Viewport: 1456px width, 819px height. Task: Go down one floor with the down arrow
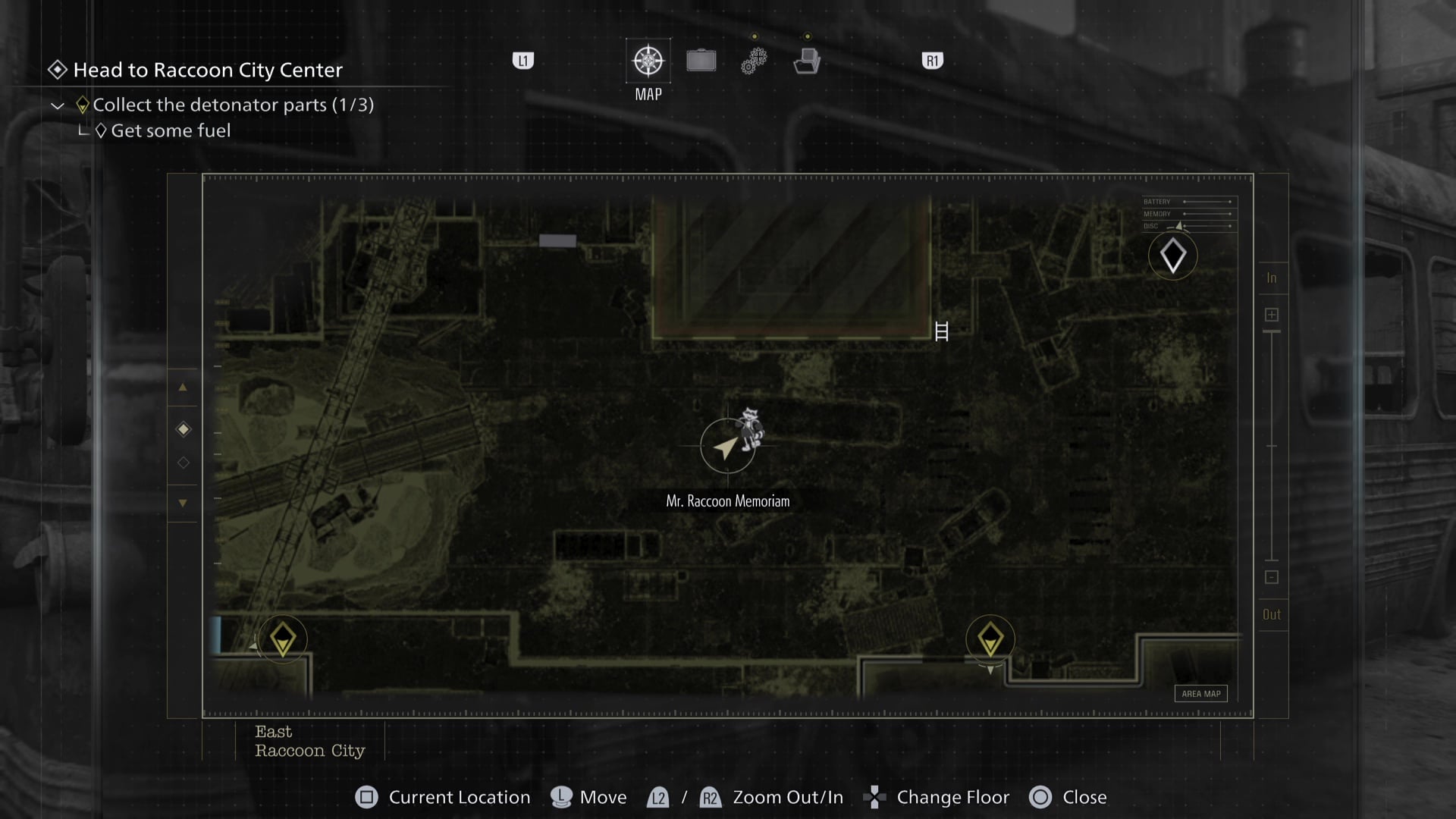click(183, 503)
